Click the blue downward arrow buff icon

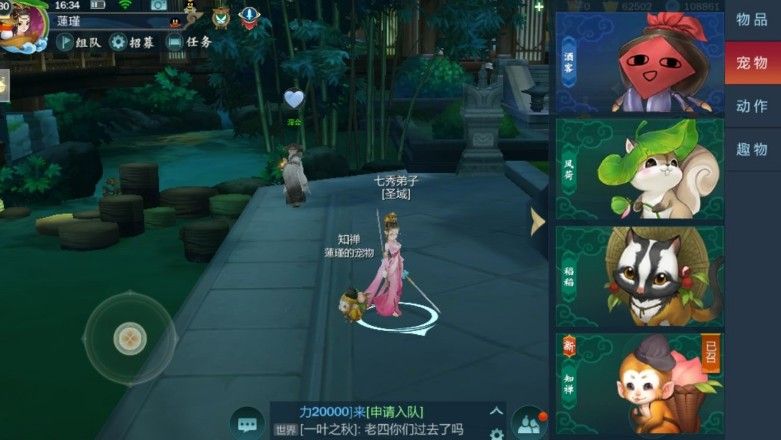(x=249, y=16)
